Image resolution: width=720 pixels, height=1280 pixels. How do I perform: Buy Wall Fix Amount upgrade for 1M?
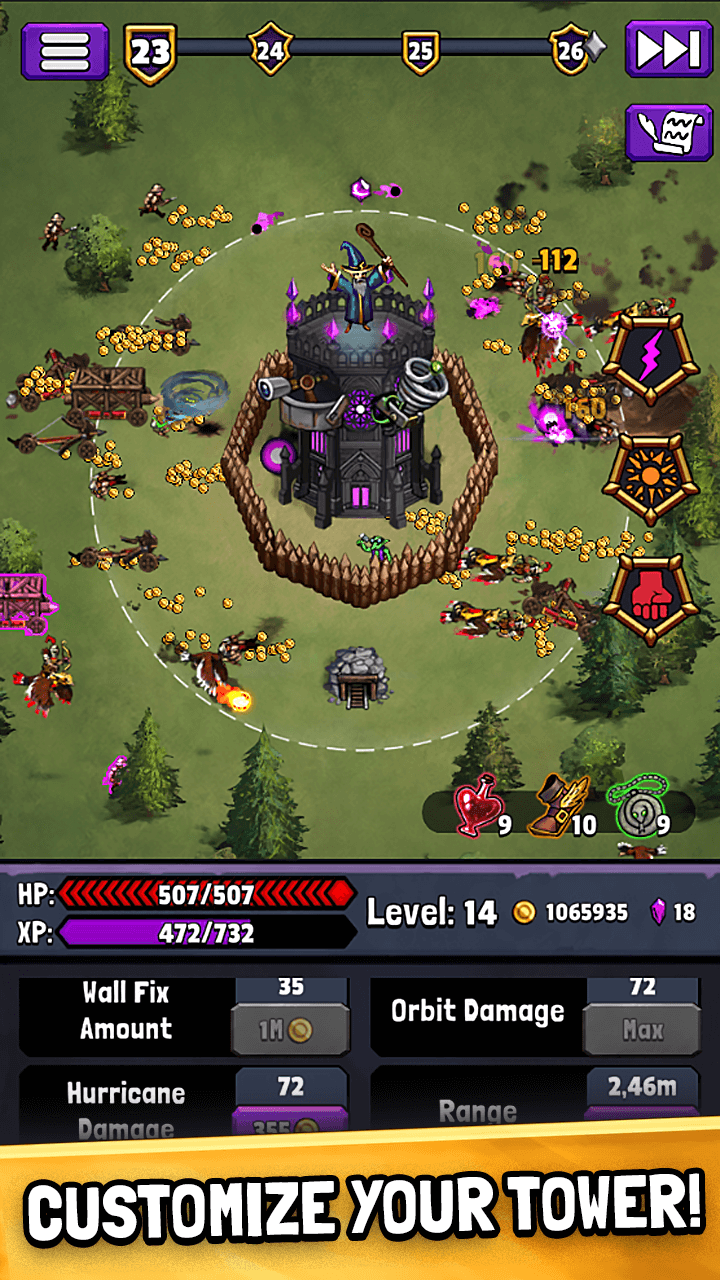[x=290, y=1030]
